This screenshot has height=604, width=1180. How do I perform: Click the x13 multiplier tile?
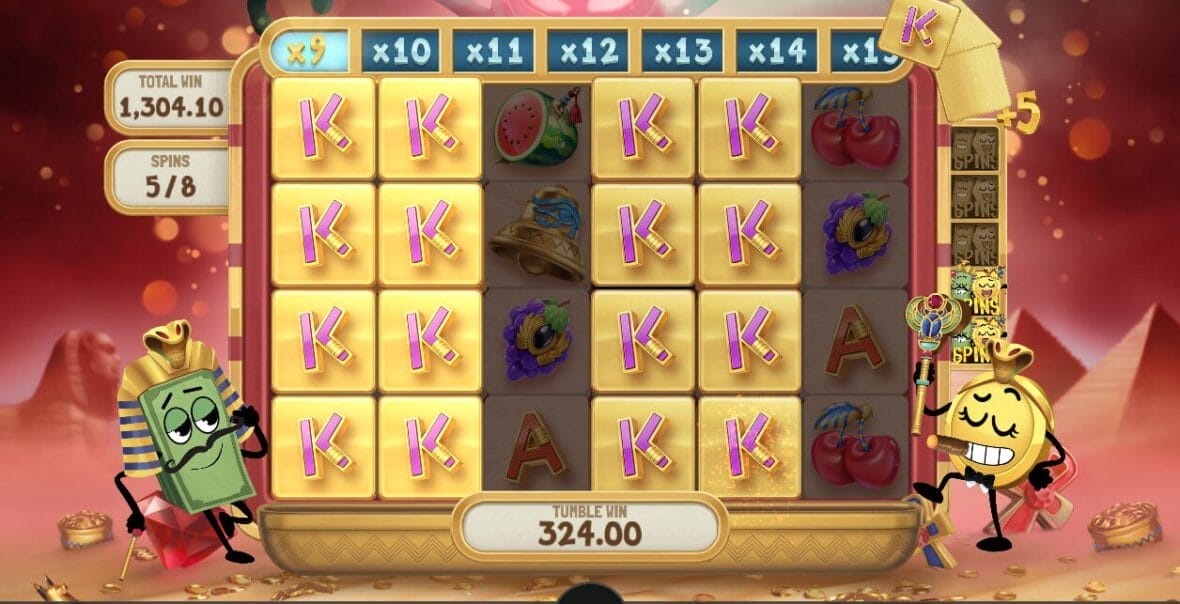click(682, 51)
